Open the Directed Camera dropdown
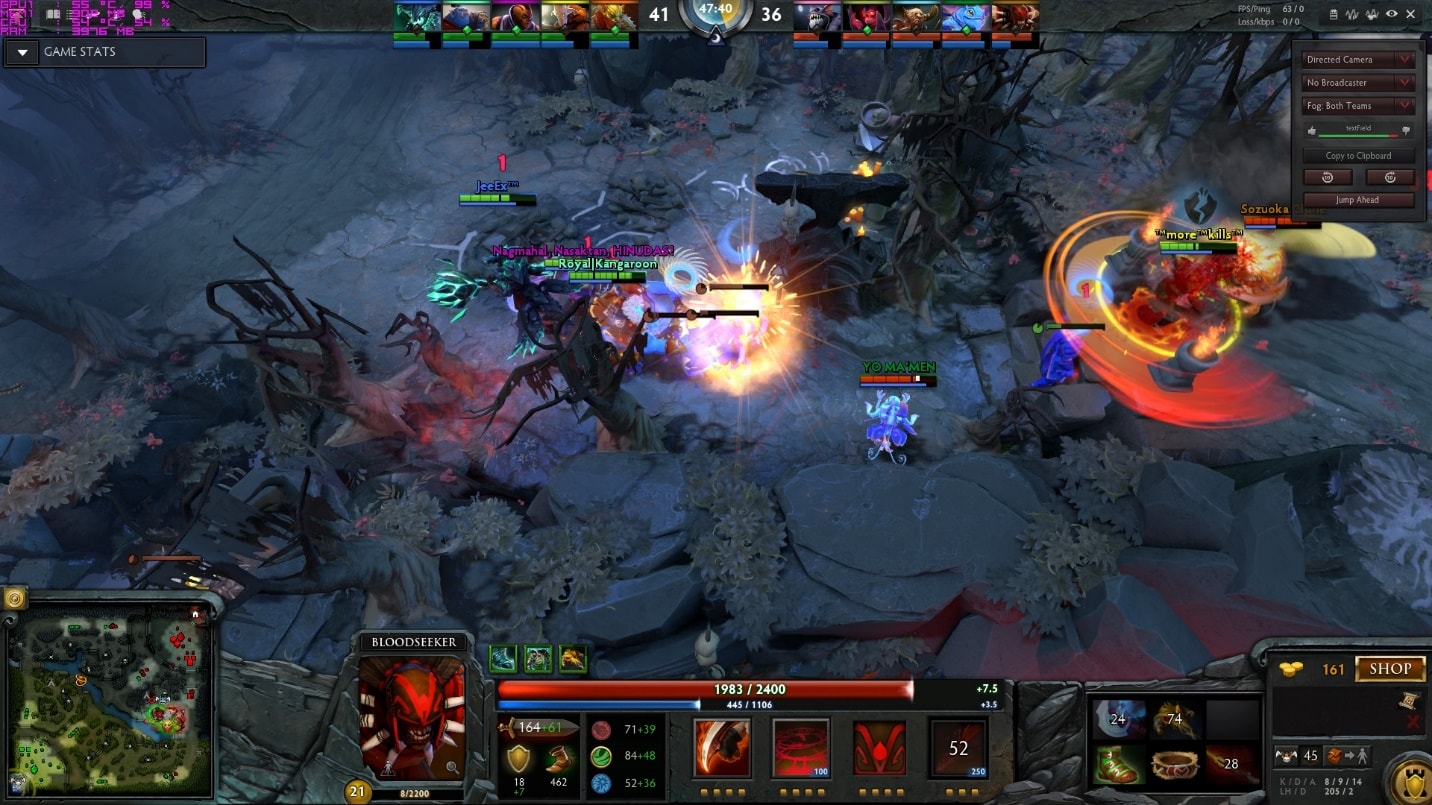The height and width of the screenshot is (805, 1432). [x=1359, y=60]
